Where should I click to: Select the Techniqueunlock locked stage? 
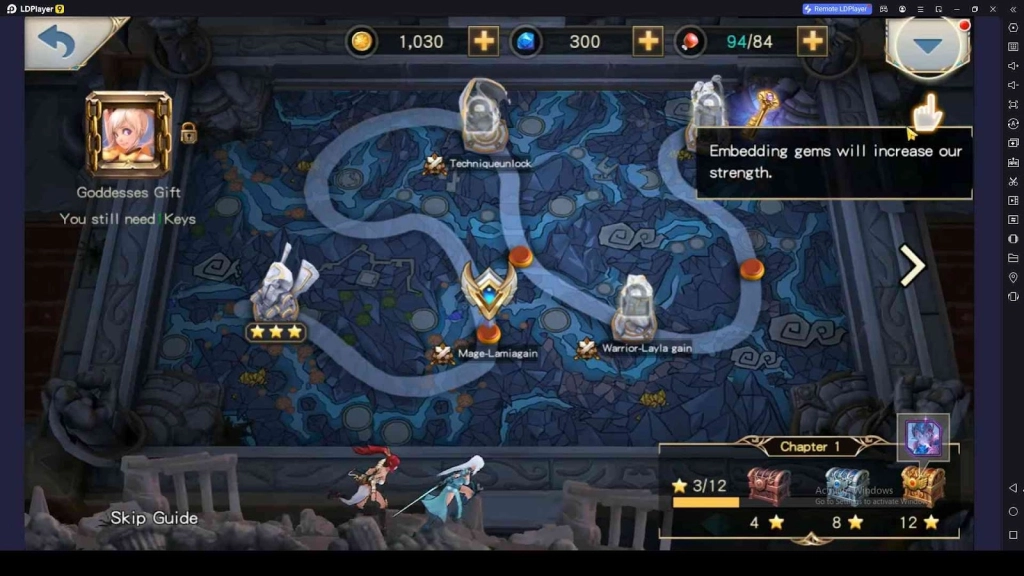[x=485, y=118]
